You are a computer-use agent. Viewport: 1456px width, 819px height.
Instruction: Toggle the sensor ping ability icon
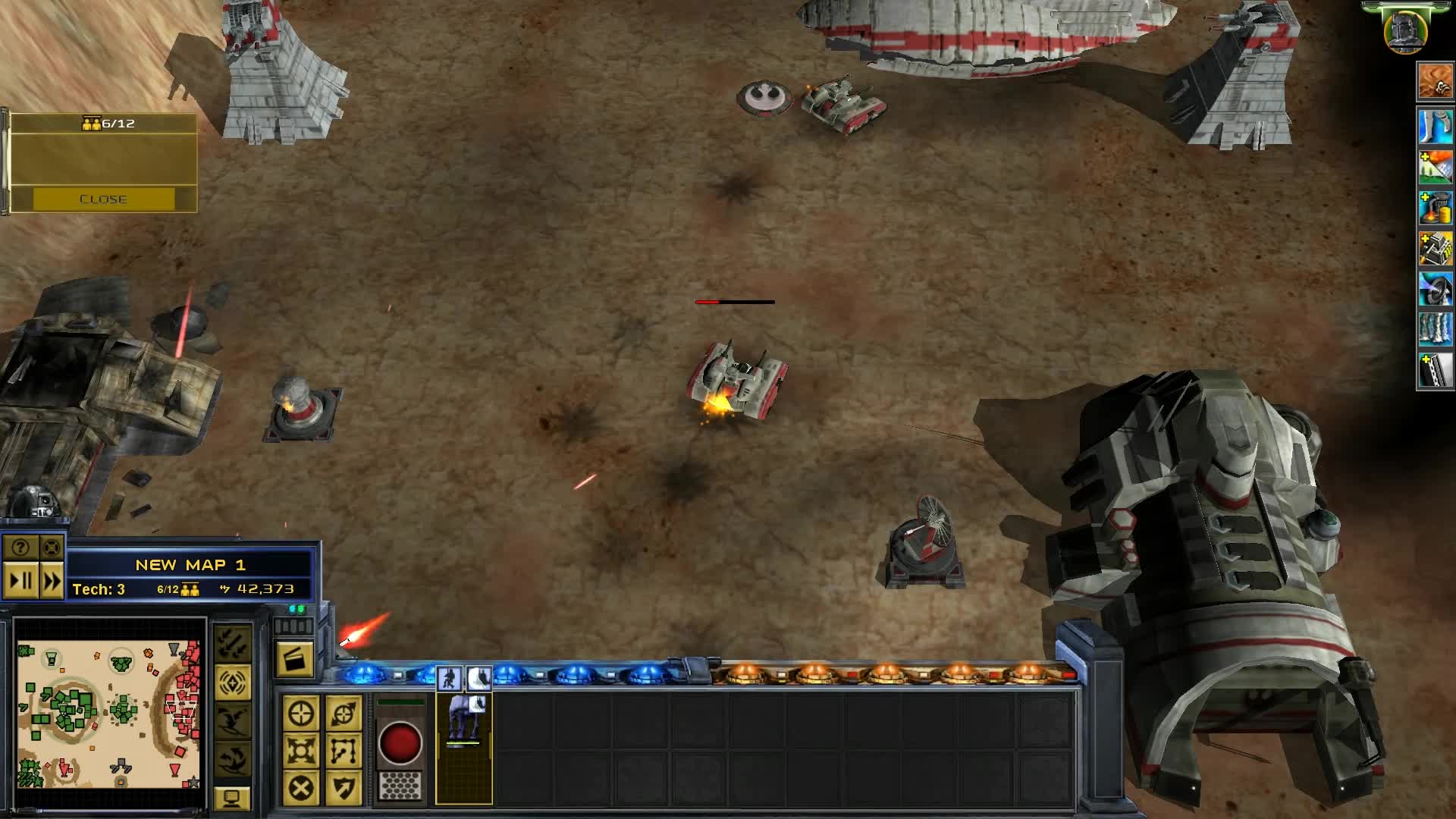click(232, 682)
